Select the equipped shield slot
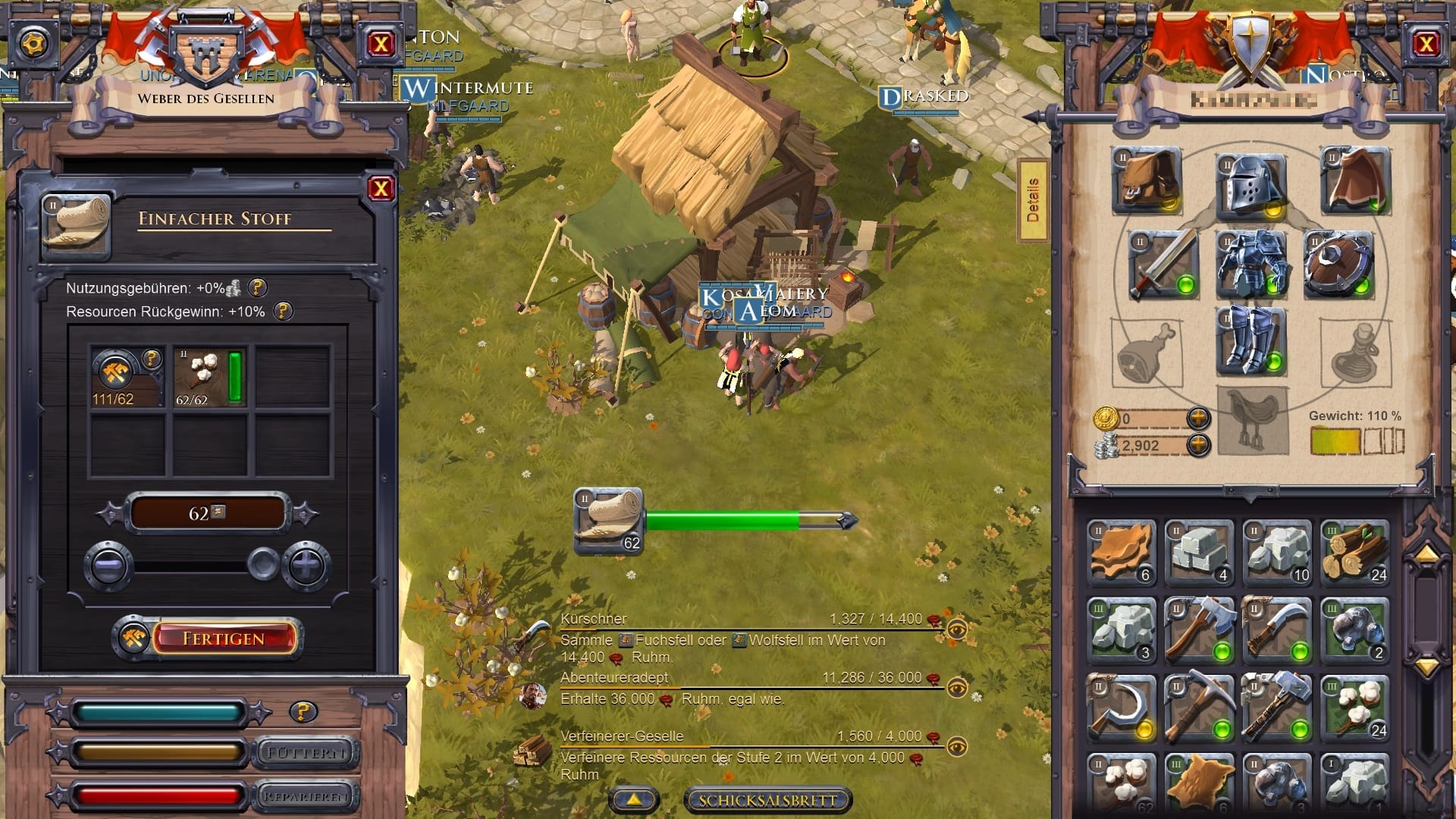 coord(1338,265)
